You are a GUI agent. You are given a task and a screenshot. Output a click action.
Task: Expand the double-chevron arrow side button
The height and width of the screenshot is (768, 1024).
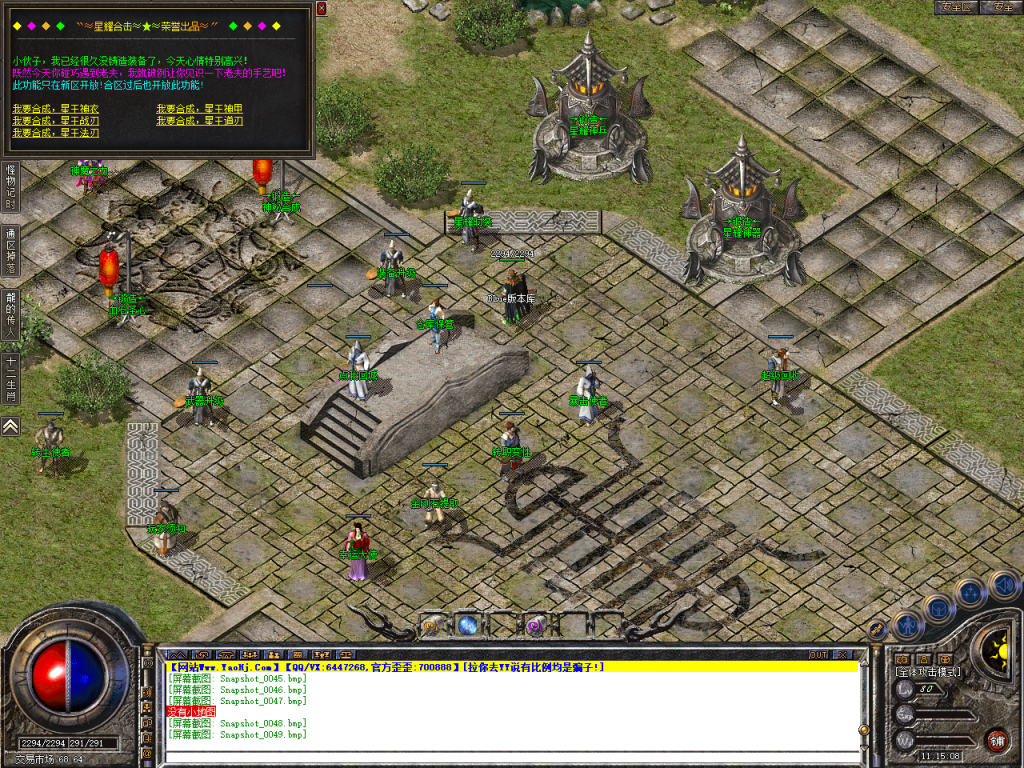point(10,426)
